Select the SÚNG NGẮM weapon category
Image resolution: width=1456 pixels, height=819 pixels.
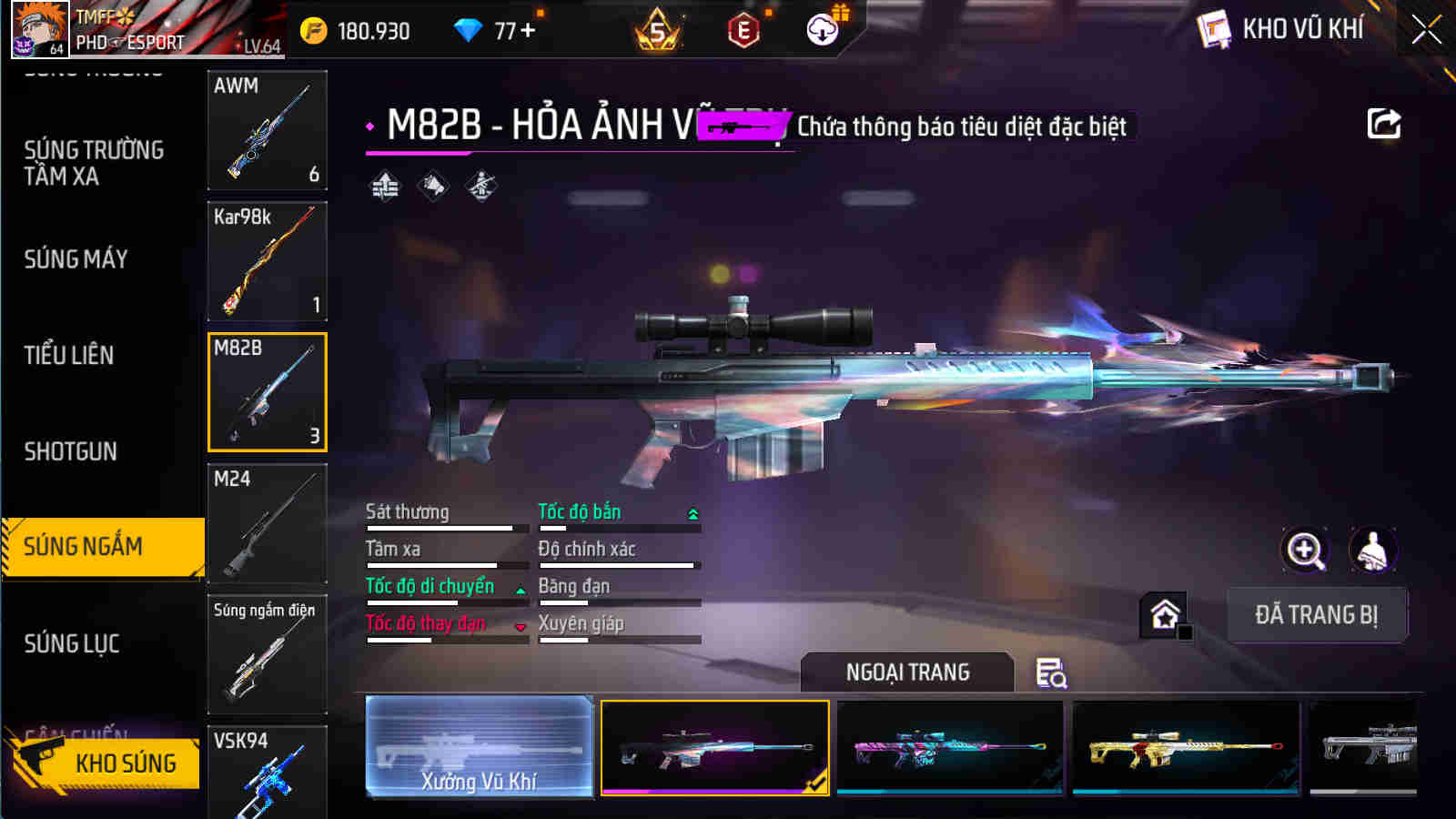coord(100,548)
